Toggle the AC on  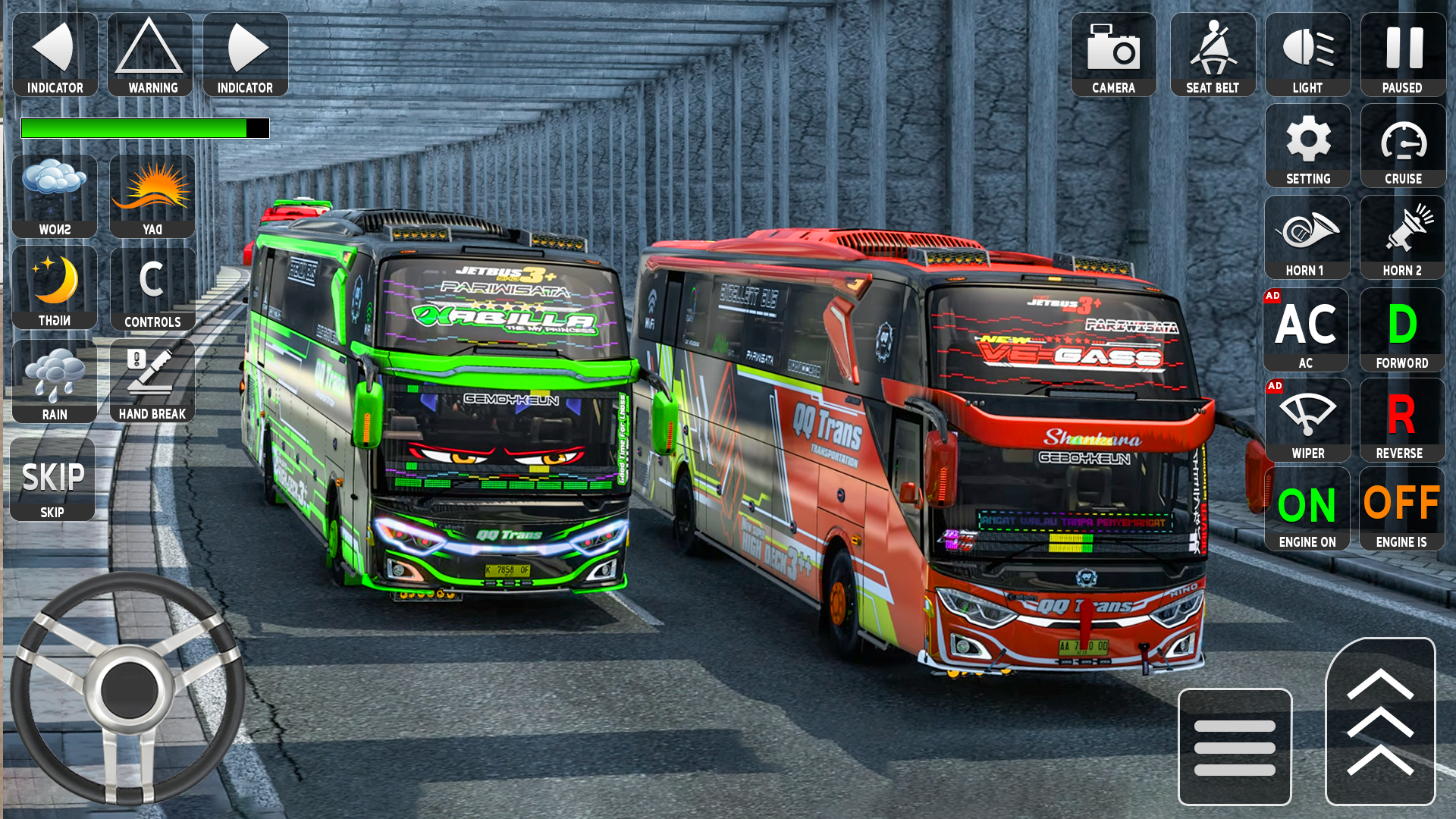point(1307,328)
